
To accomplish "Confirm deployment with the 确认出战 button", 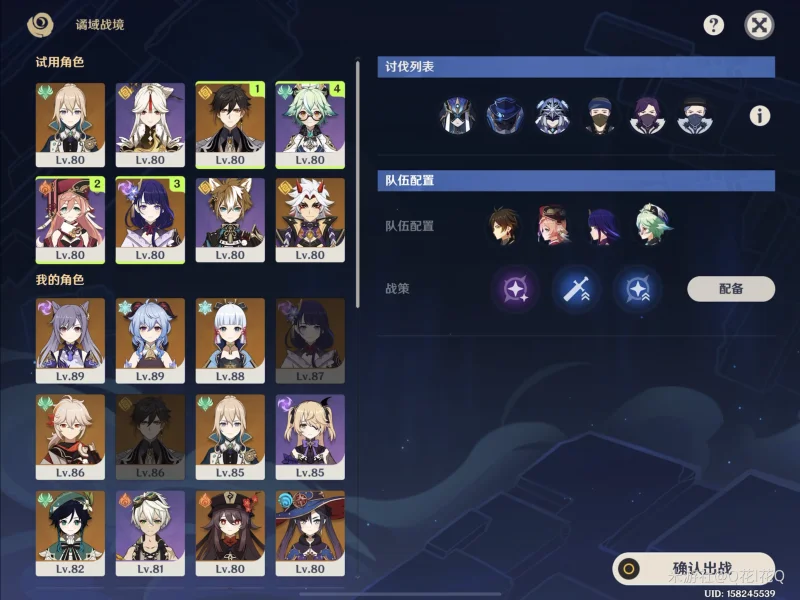I will point(693,567).
